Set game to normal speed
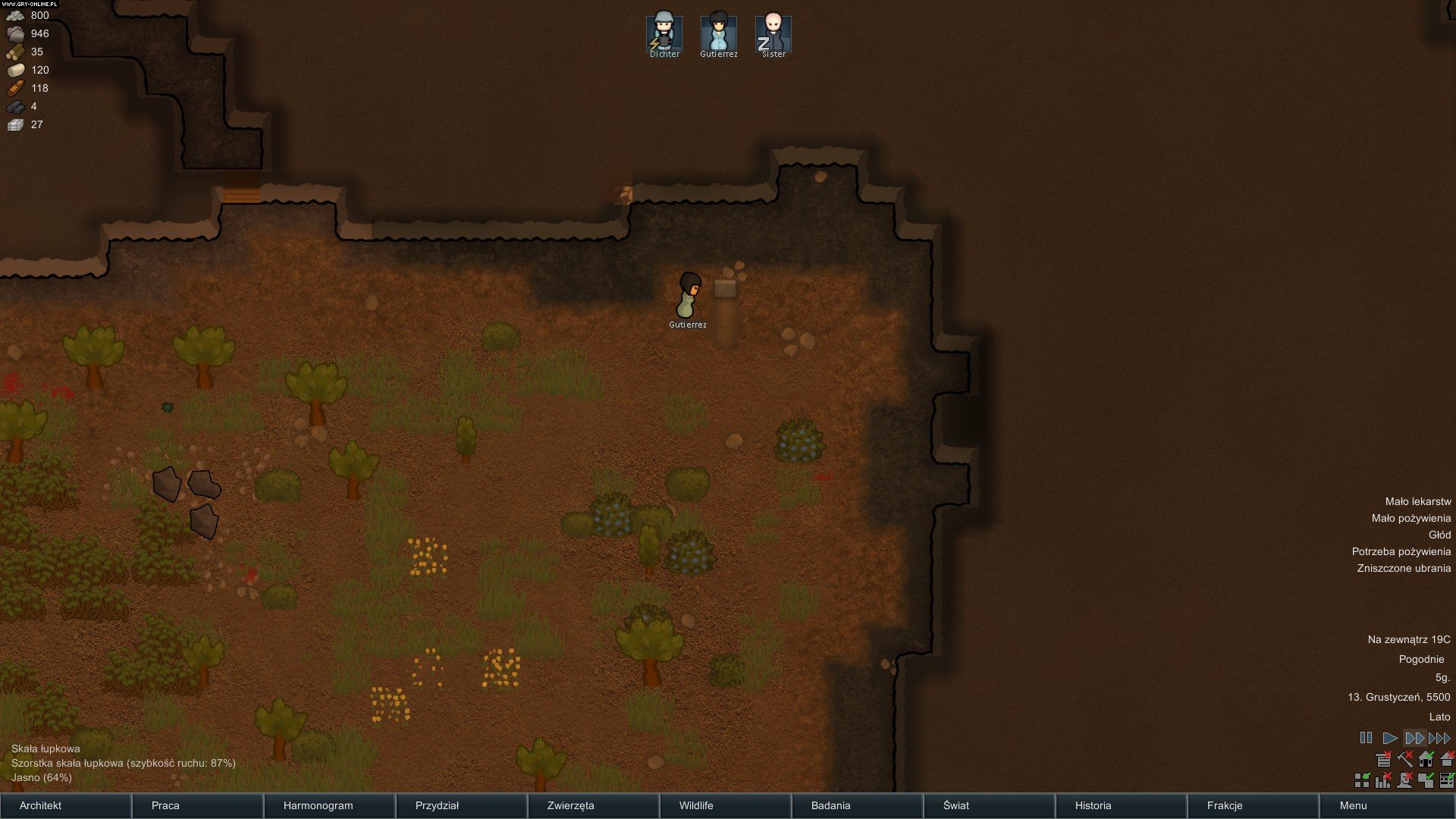Image resolution: width=1456 pixels, height=819 pixels. coord(1389,738)
